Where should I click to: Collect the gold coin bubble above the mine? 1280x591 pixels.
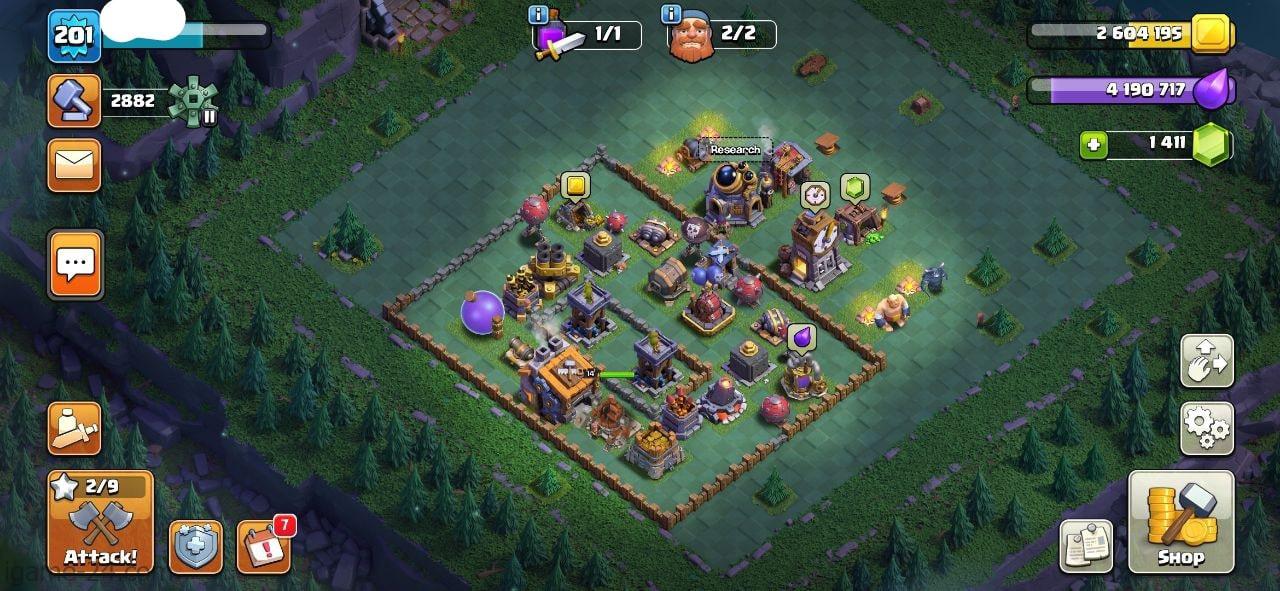[575, 185]
